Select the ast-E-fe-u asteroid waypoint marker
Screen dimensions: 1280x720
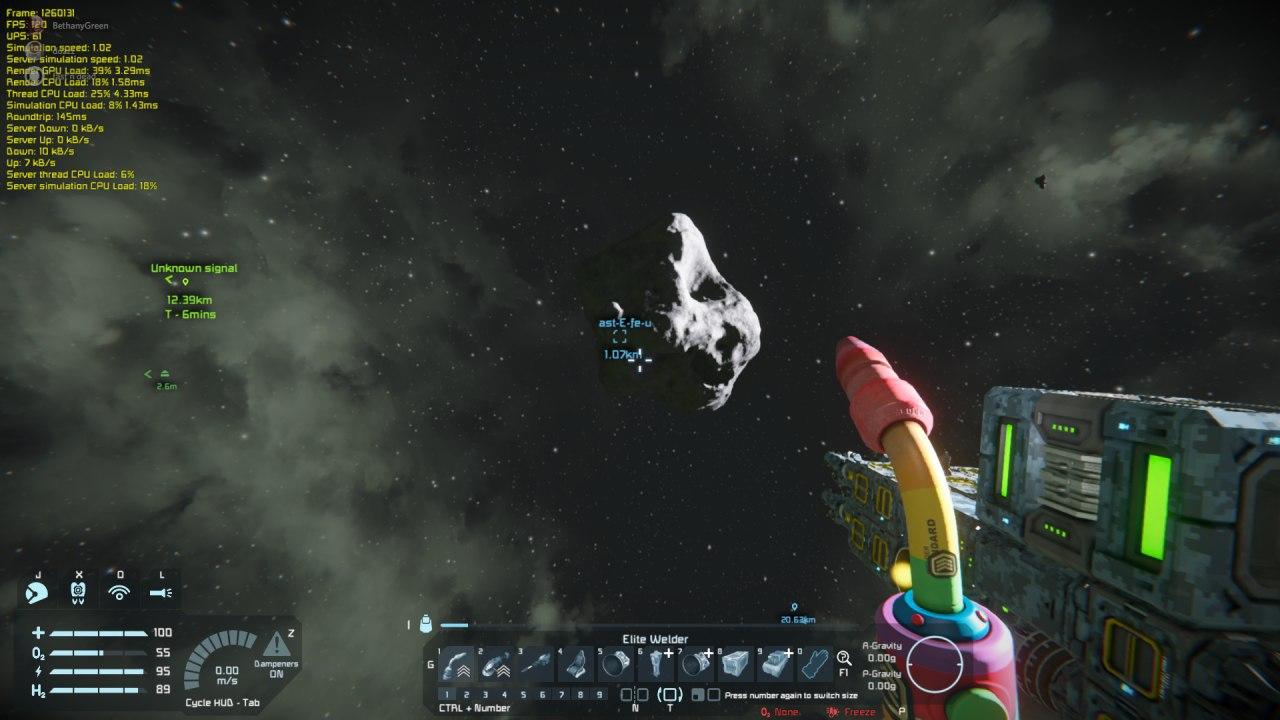[x=620, y=338]
